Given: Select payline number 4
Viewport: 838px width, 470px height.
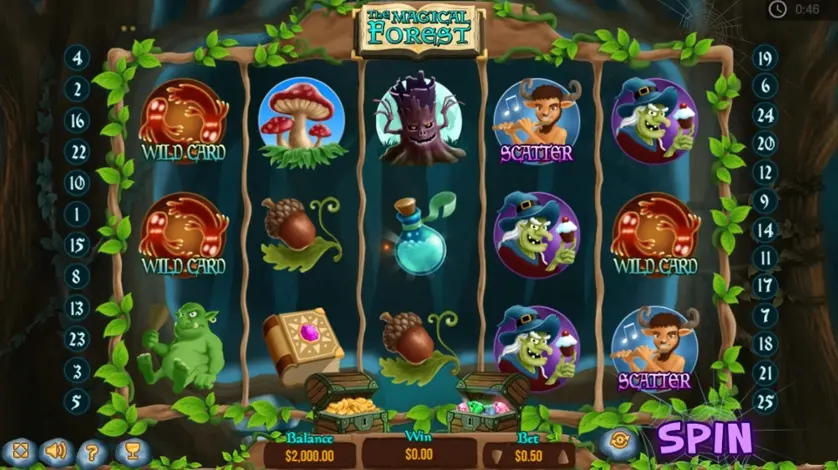Looking at the screenshot, I should 77,57.
